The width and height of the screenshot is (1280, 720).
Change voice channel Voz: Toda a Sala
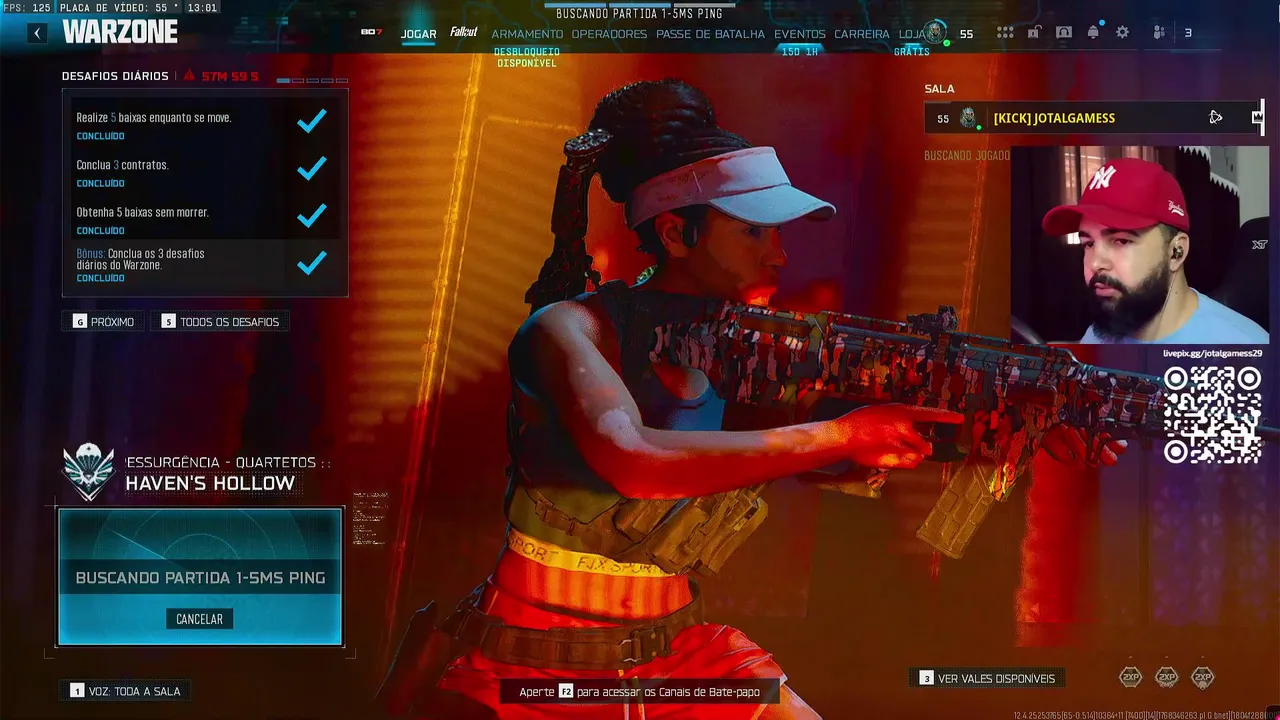pos(125,691)
